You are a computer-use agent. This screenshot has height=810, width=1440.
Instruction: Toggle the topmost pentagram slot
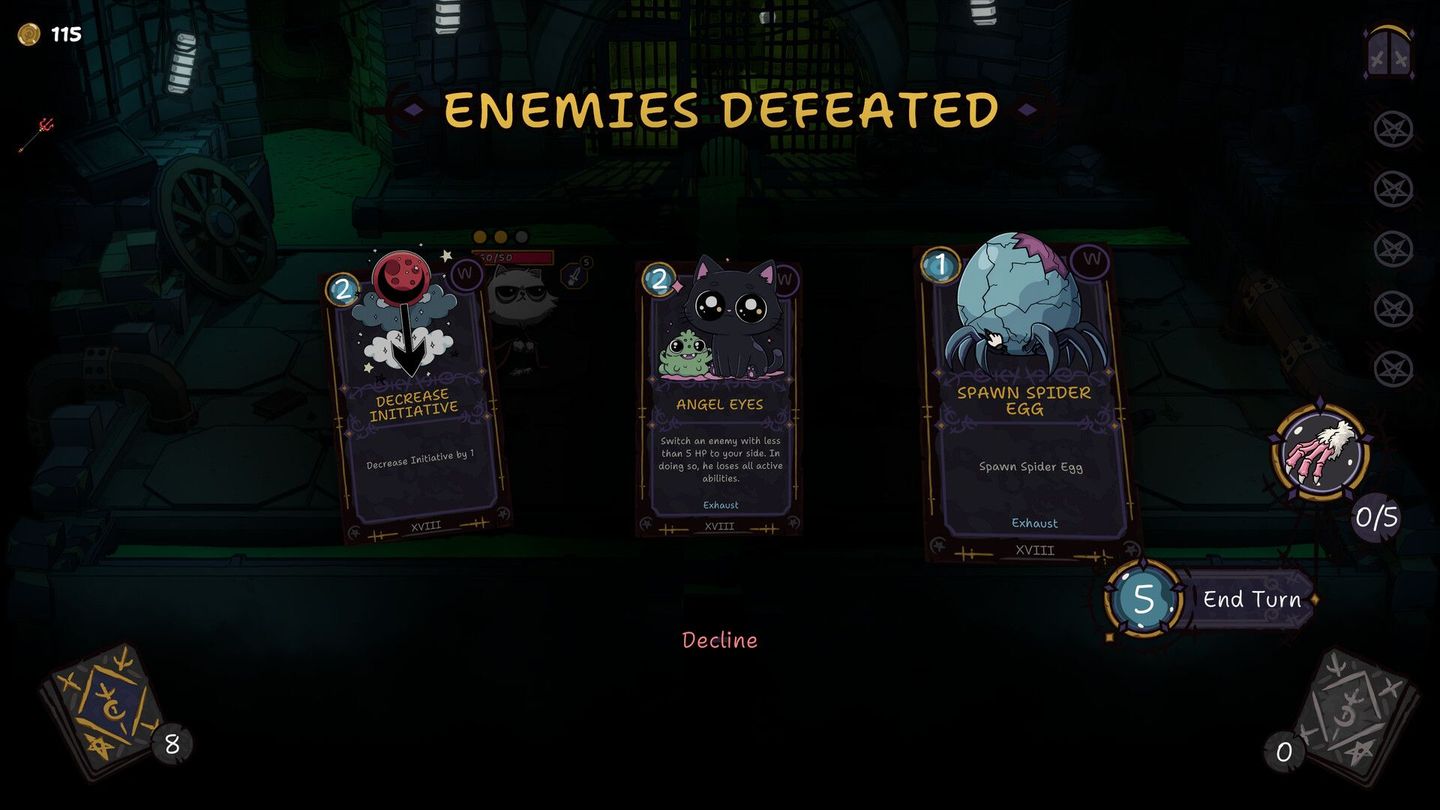coord(1392,130)
